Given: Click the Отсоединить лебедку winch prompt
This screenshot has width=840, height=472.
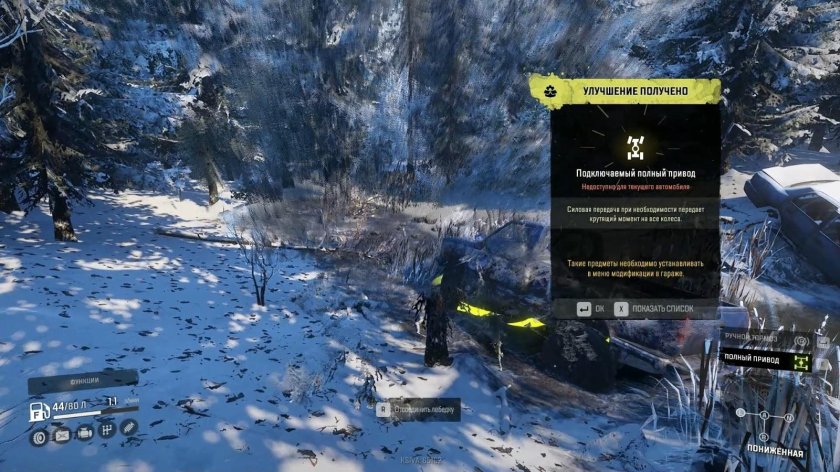Looking at the screenshot, I should click(418, 409).
